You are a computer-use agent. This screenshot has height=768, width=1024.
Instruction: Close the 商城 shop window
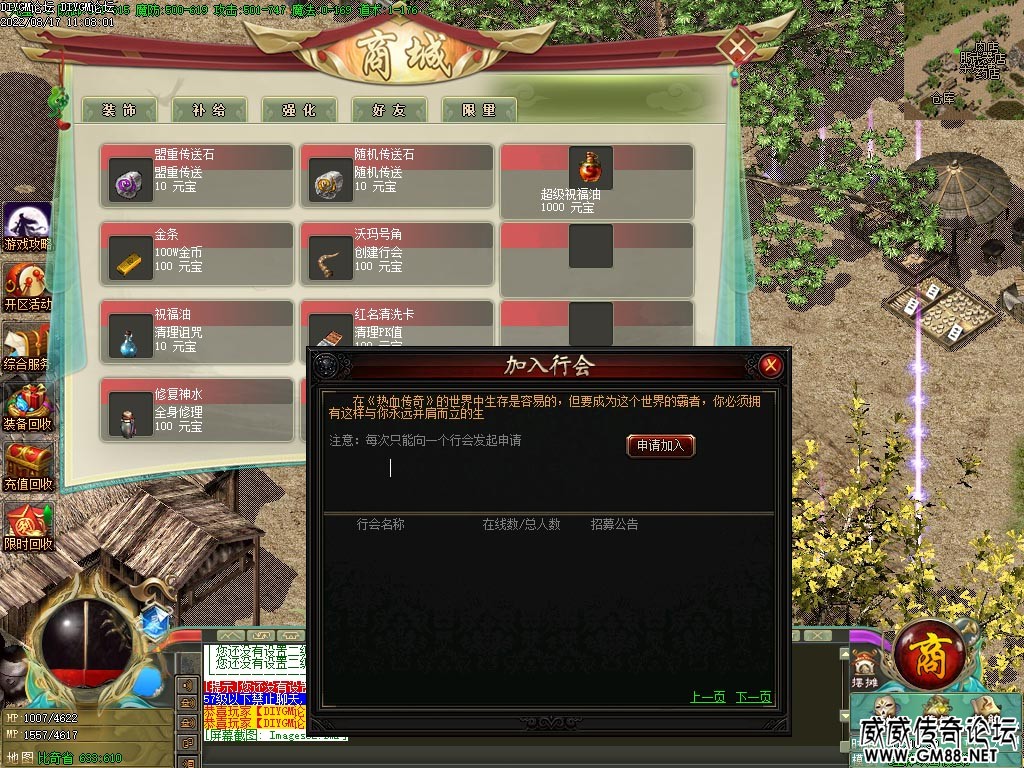coord(738,47)
